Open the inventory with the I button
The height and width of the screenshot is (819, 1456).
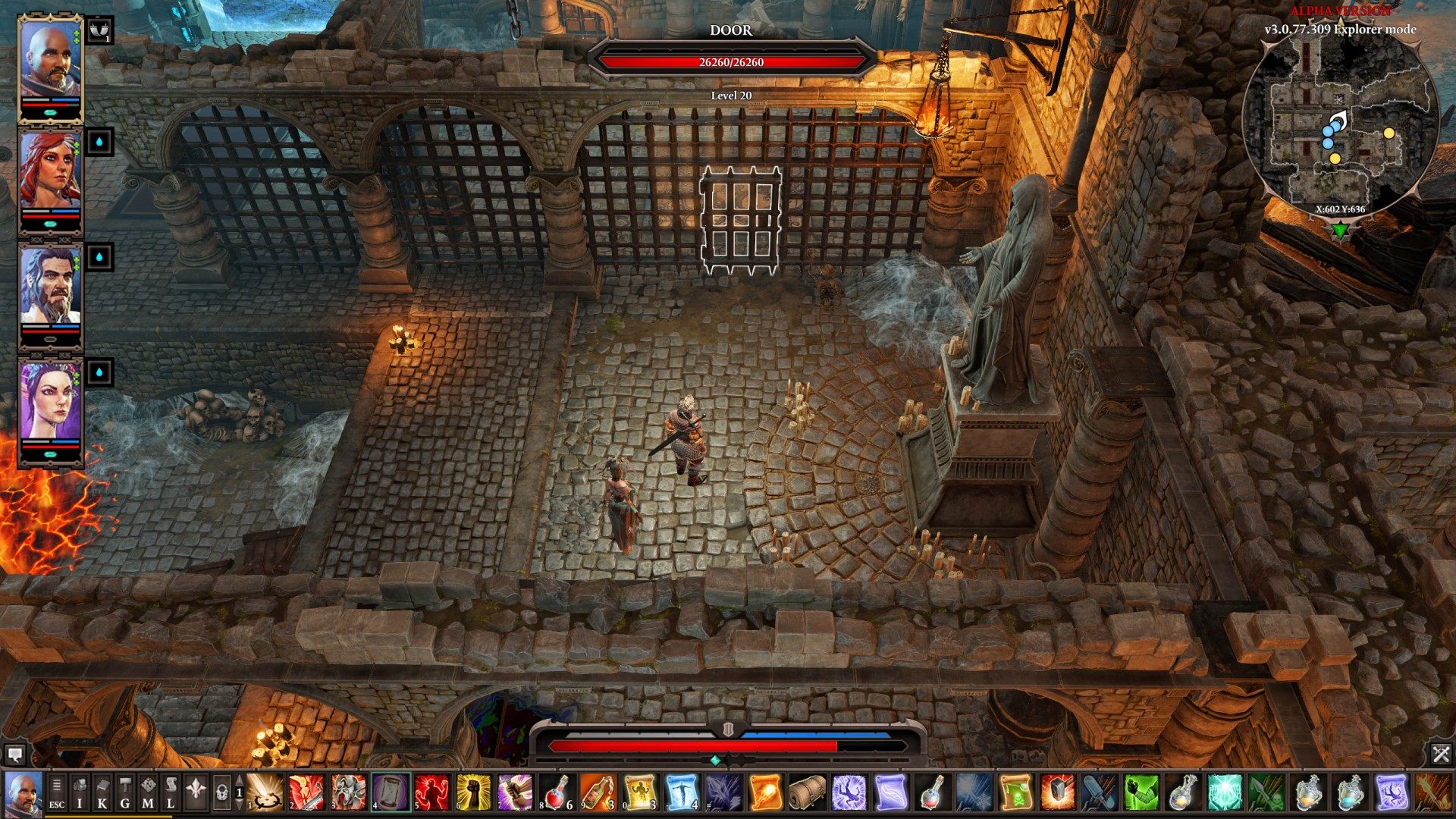click(x=80, y=792)
